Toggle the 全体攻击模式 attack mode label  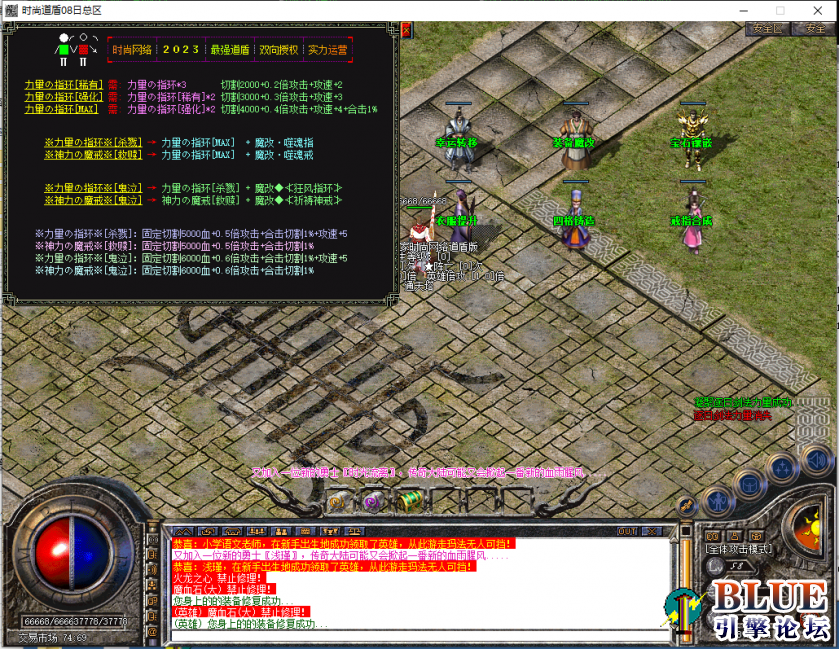point(738,548)
